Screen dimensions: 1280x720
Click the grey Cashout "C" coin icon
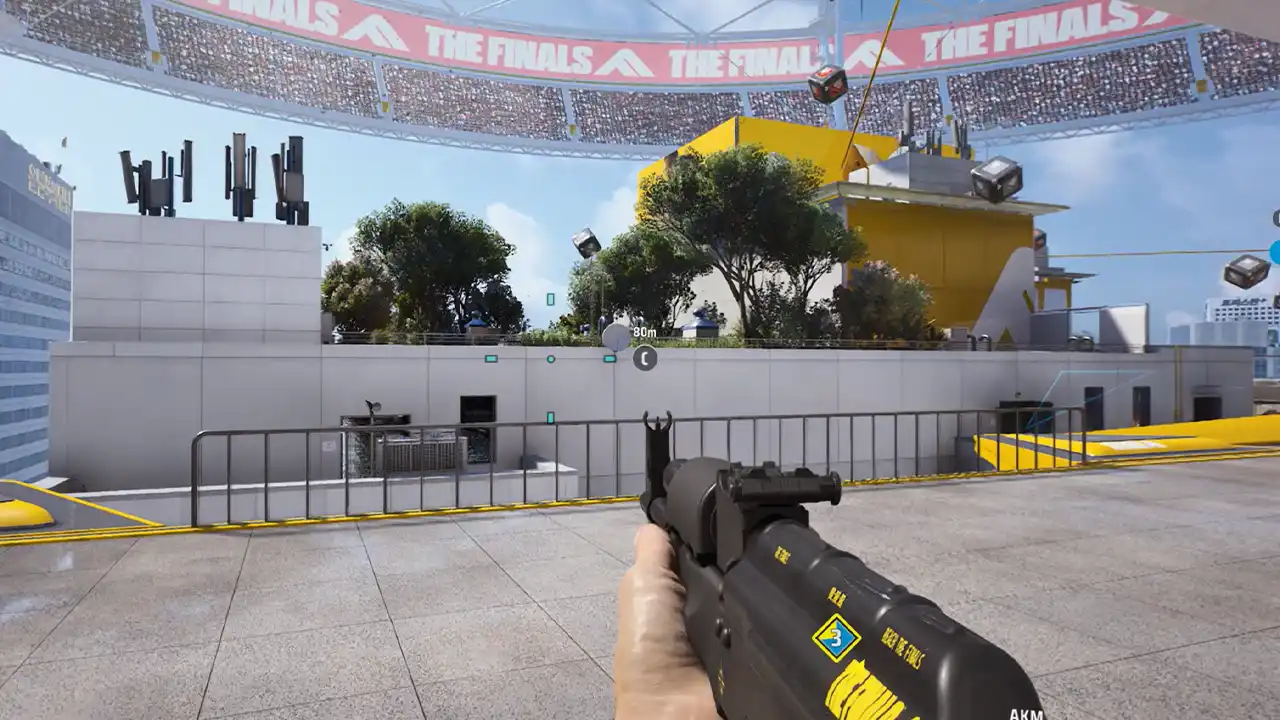[644, 358]
